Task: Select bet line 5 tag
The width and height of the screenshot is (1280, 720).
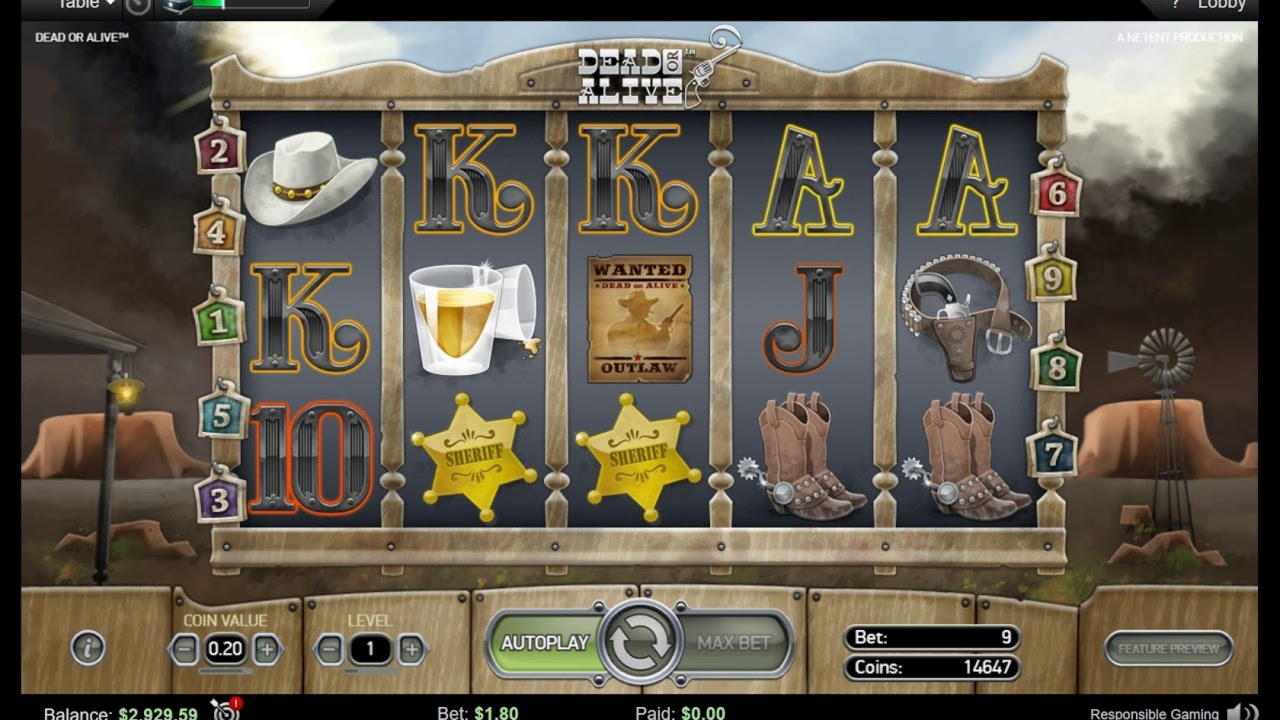Action: (222, 414)
